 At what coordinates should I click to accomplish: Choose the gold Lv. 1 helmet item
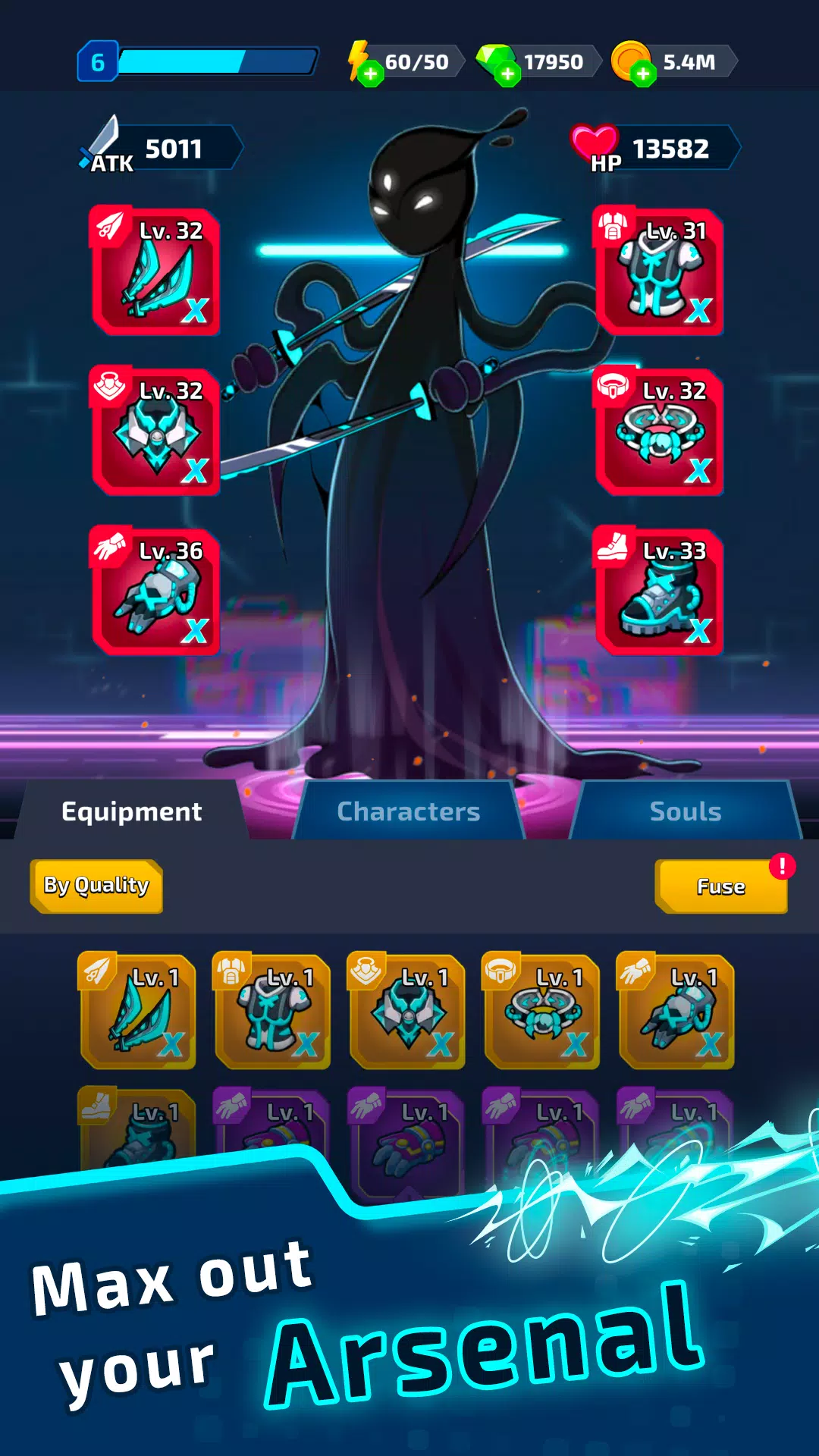[x=407, y=1012]
